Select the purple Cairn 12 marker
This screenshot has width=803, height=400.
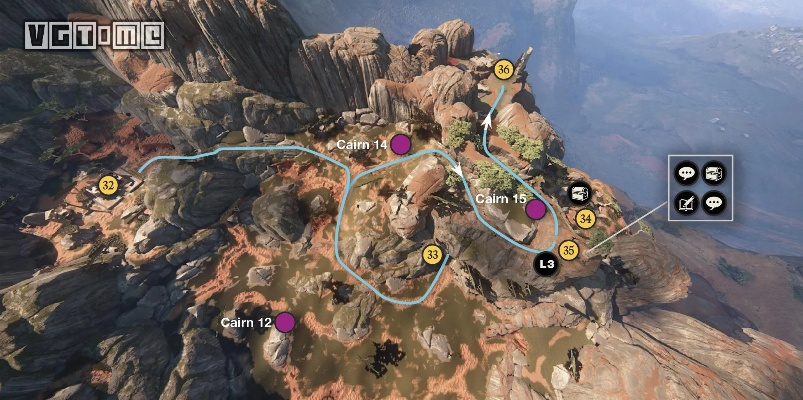tap(285, 322)
